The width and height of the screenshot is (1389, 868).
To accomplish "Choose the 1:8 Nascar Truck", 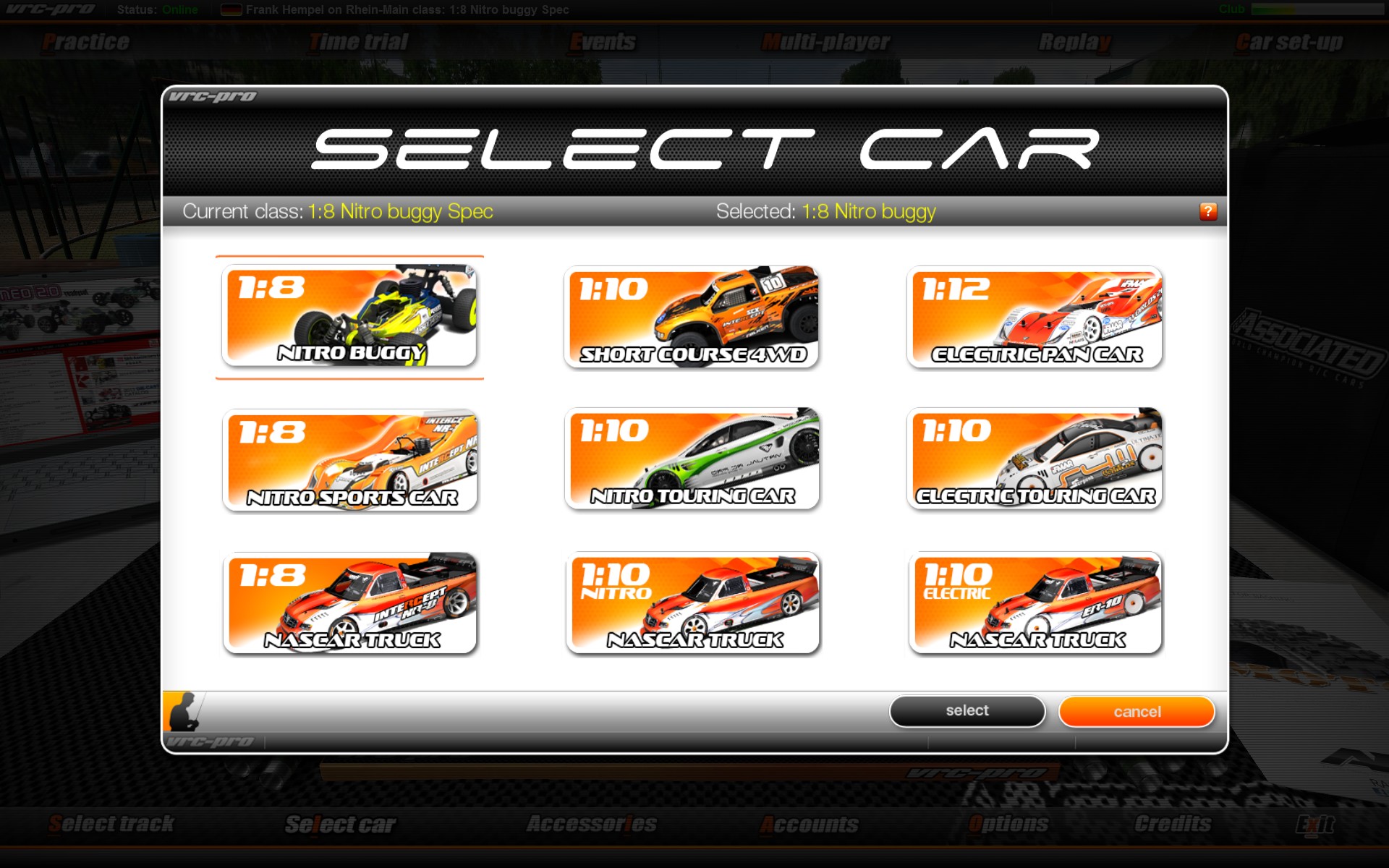I will pyautogui.click(x=350, y=603).
